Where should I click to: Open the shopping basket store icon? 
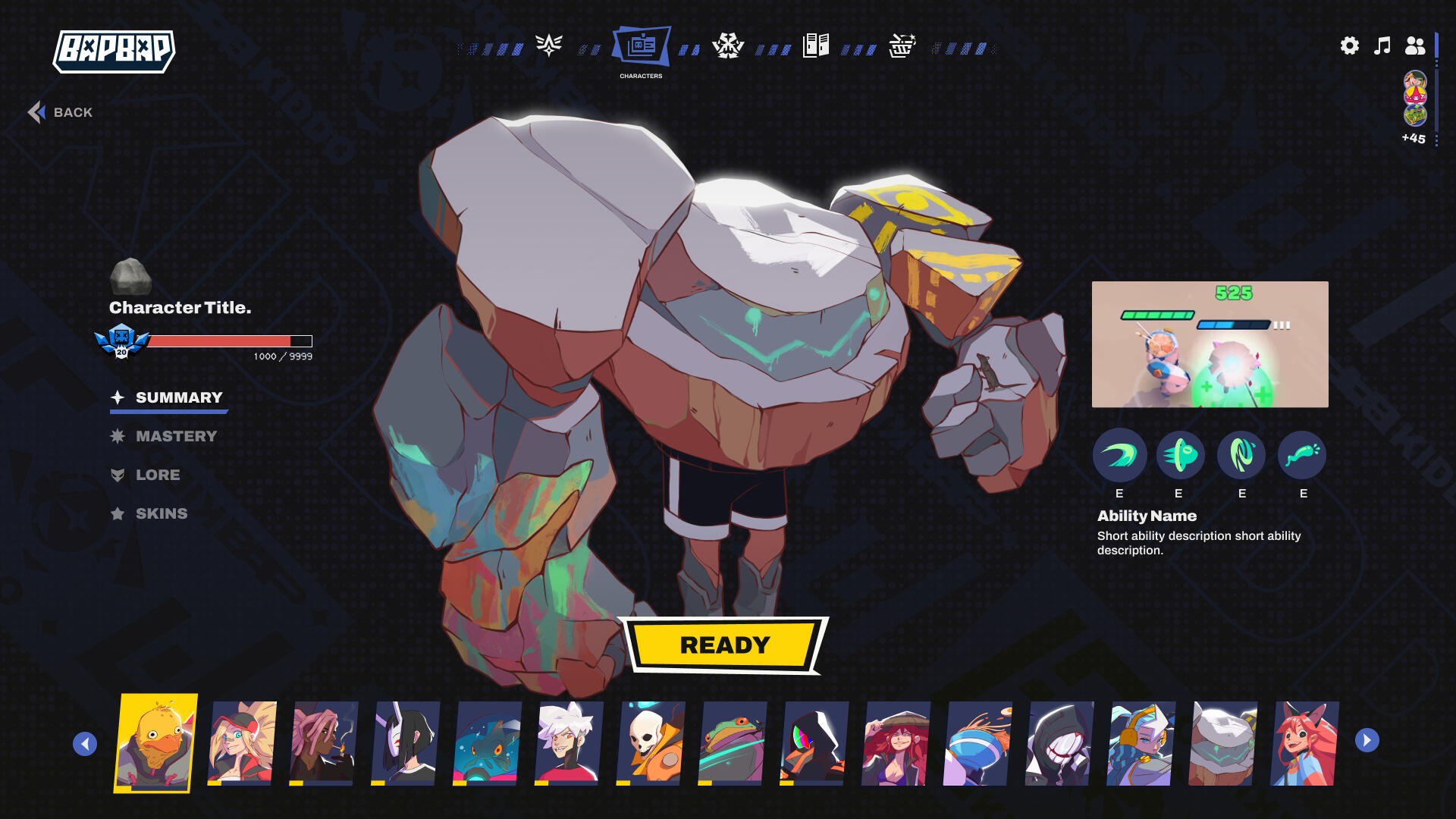coord(901,45)
